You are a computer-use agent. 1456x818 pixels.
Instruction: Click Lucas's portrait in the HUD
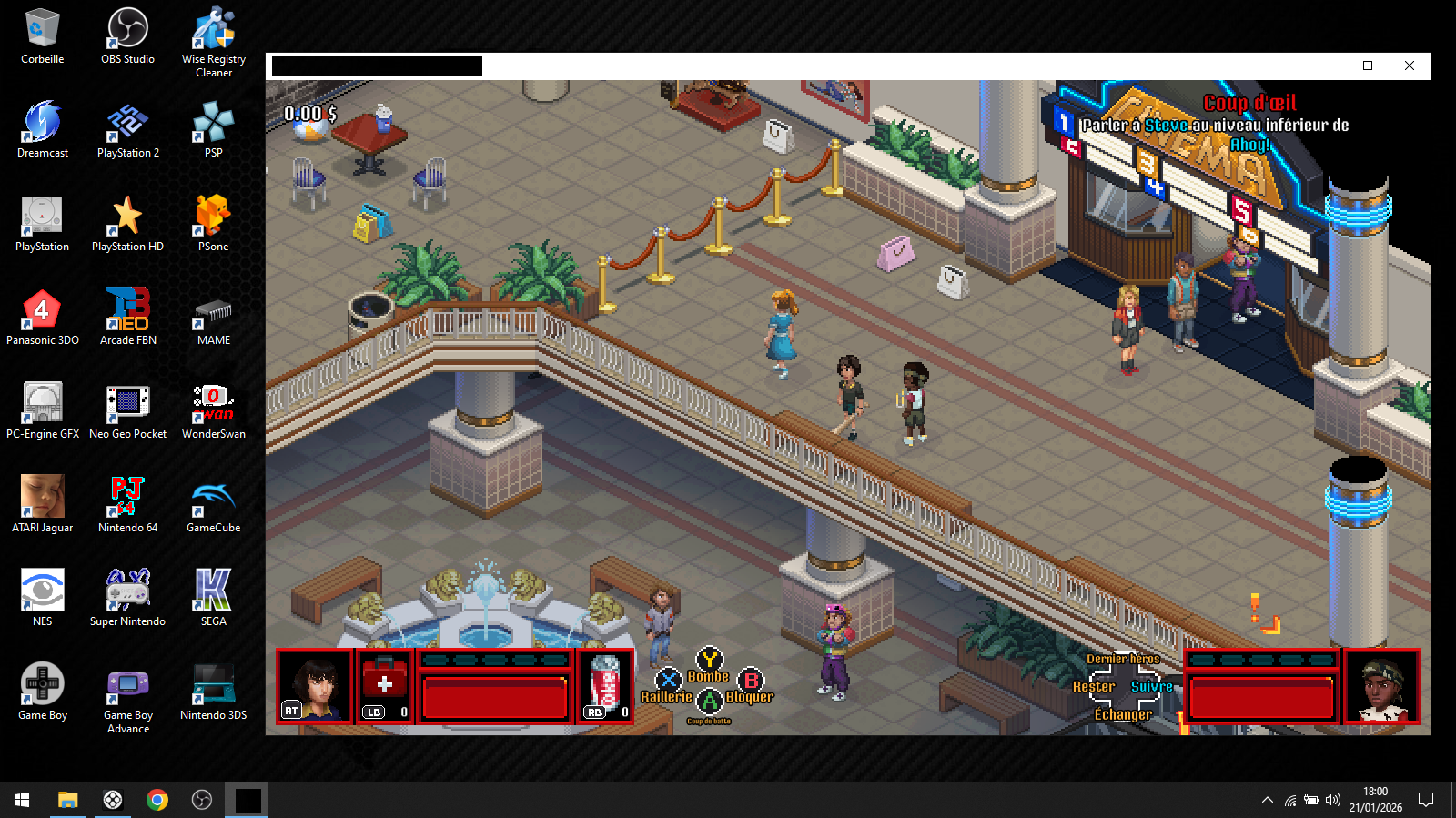[1381, 686]
